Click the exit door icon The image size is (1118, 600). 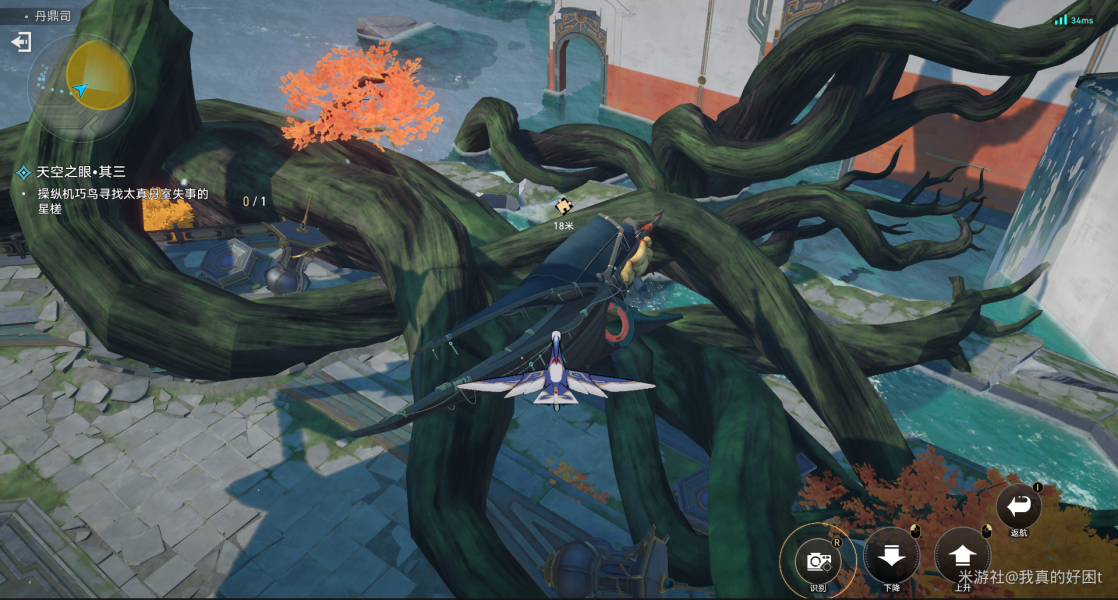tap(21, 42)
